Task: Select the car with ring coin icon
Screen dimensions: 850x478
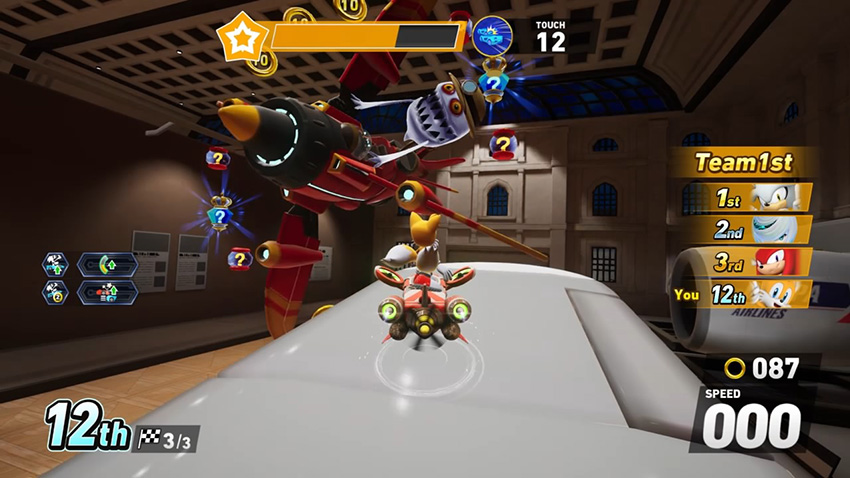Action: 54,292
